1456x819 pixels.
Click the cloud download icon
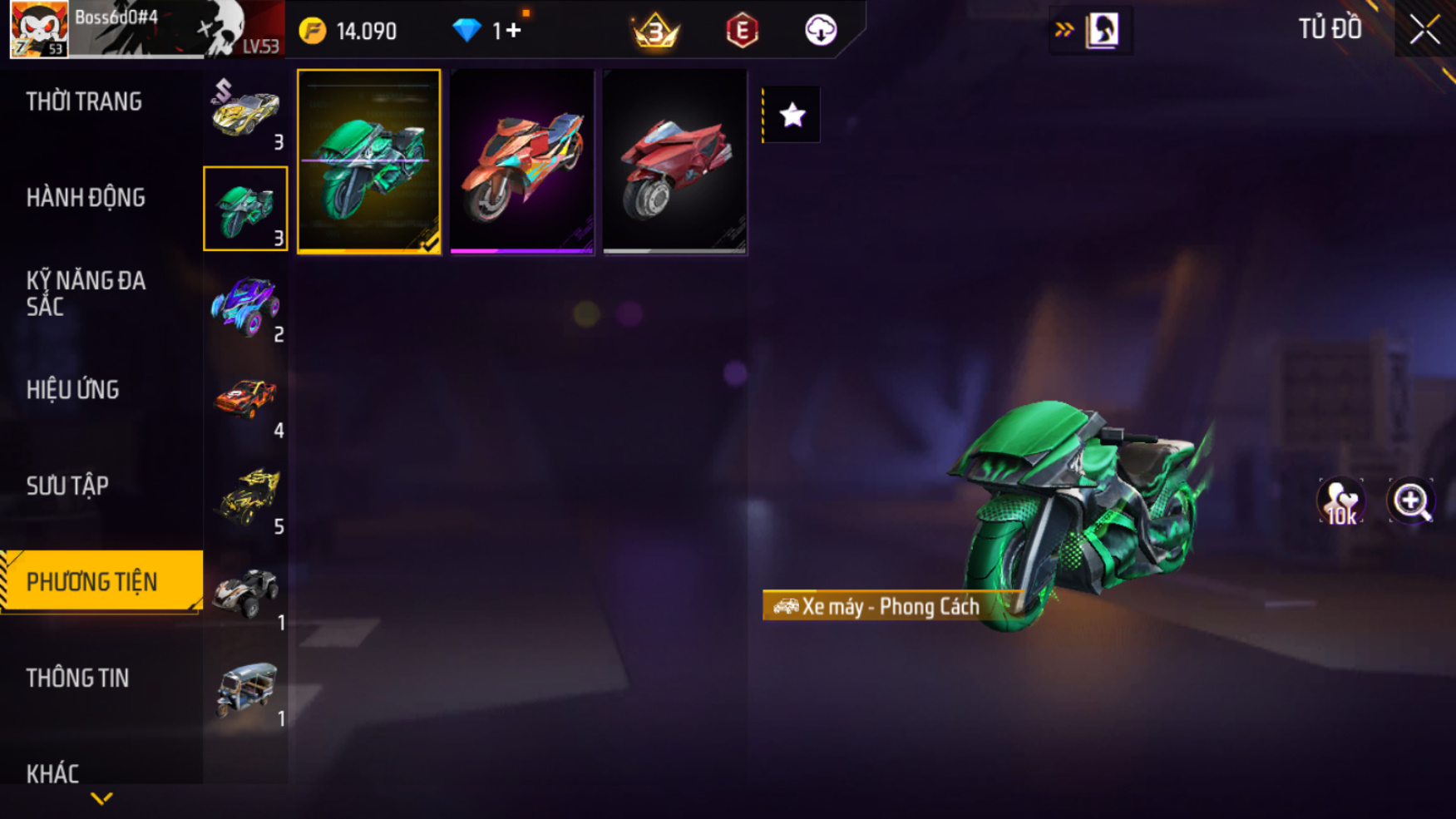pos(820,31)
